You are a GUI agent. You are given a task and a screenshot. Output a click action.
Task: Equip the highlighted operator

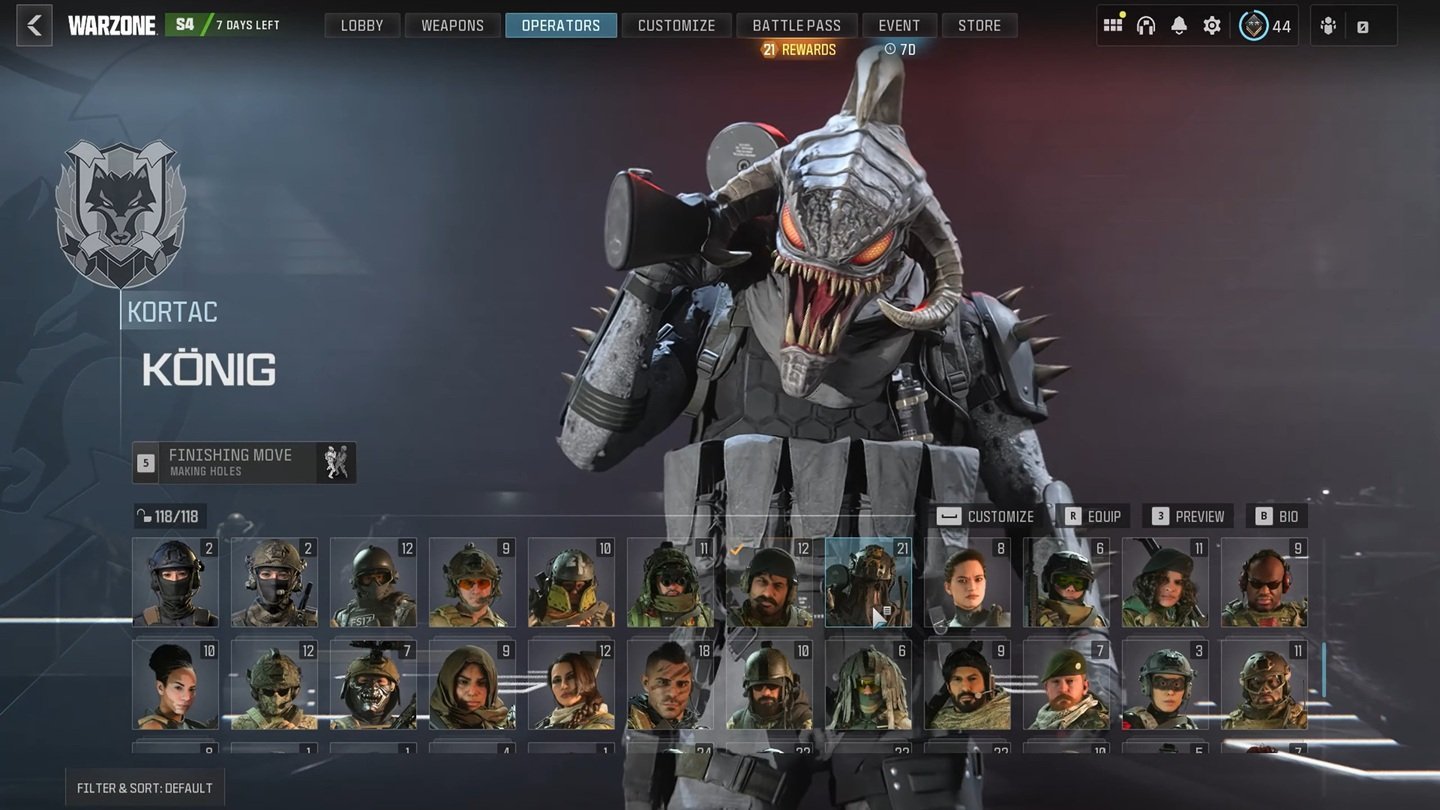pyautogui.click(x=1093, y=516)
